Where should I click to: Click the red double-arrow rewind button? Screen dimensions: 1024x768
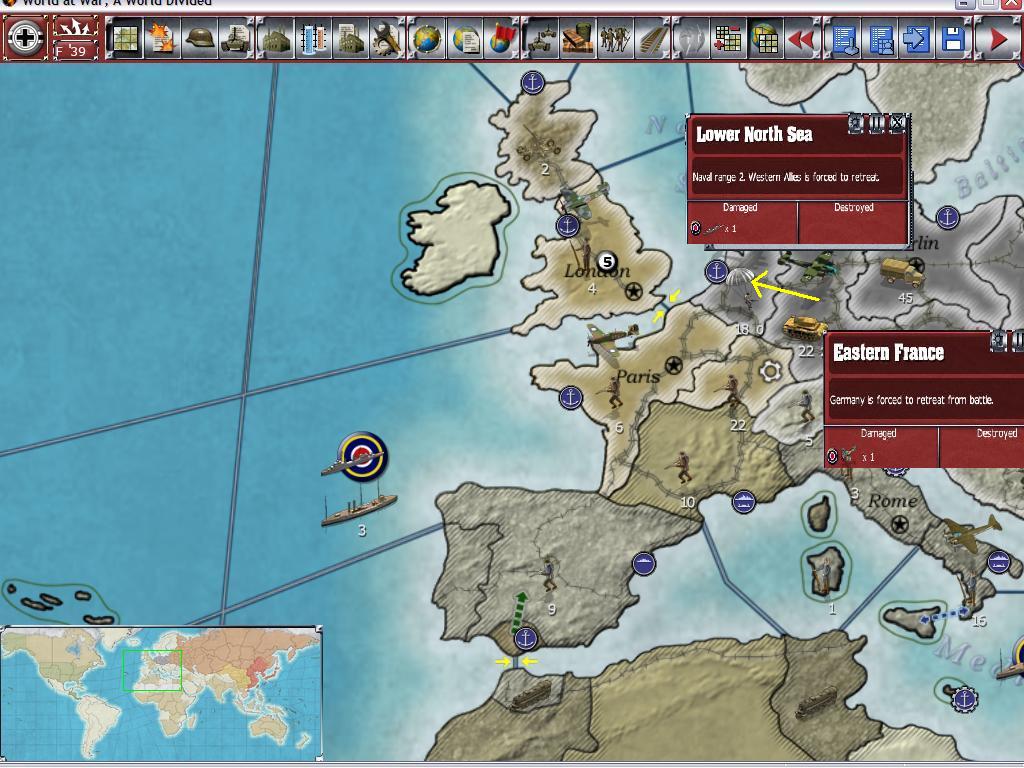[801, 39]
